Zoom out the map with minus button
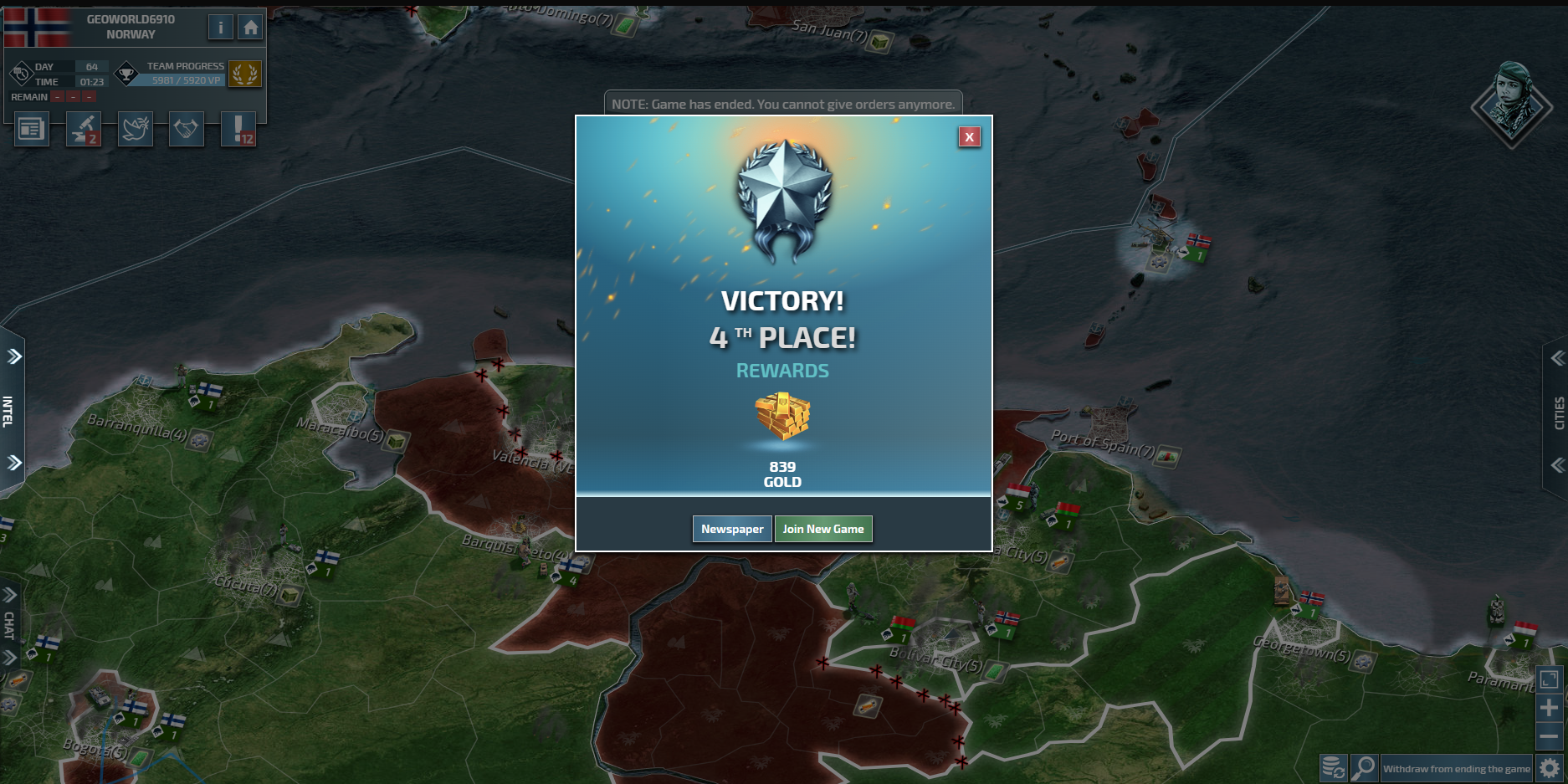Image resolution: width=1568 pixels, height=784 pixels. [1549, 736]
